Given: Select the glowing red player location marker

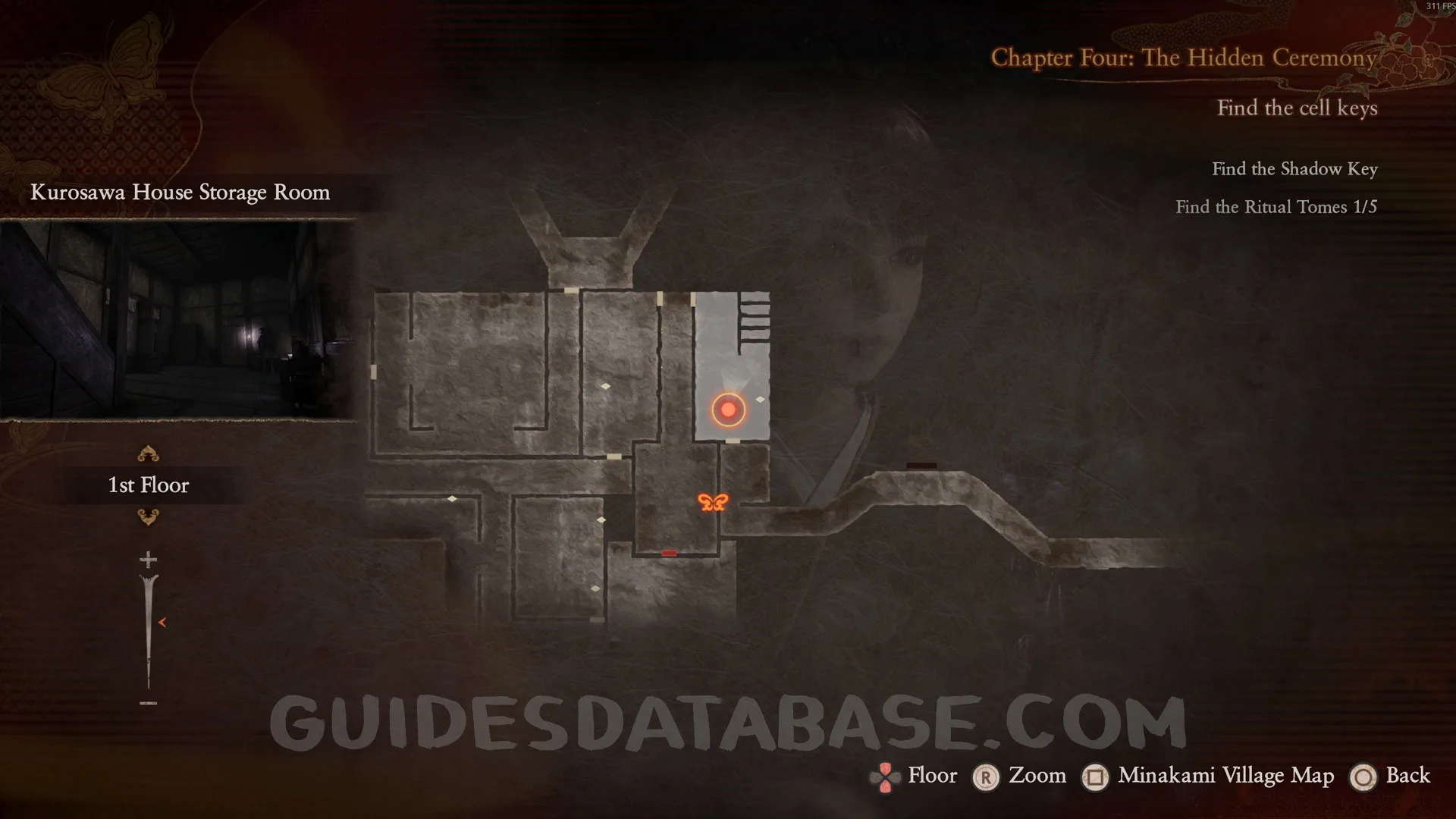Looking at the screenshot, I should (728, 409).
